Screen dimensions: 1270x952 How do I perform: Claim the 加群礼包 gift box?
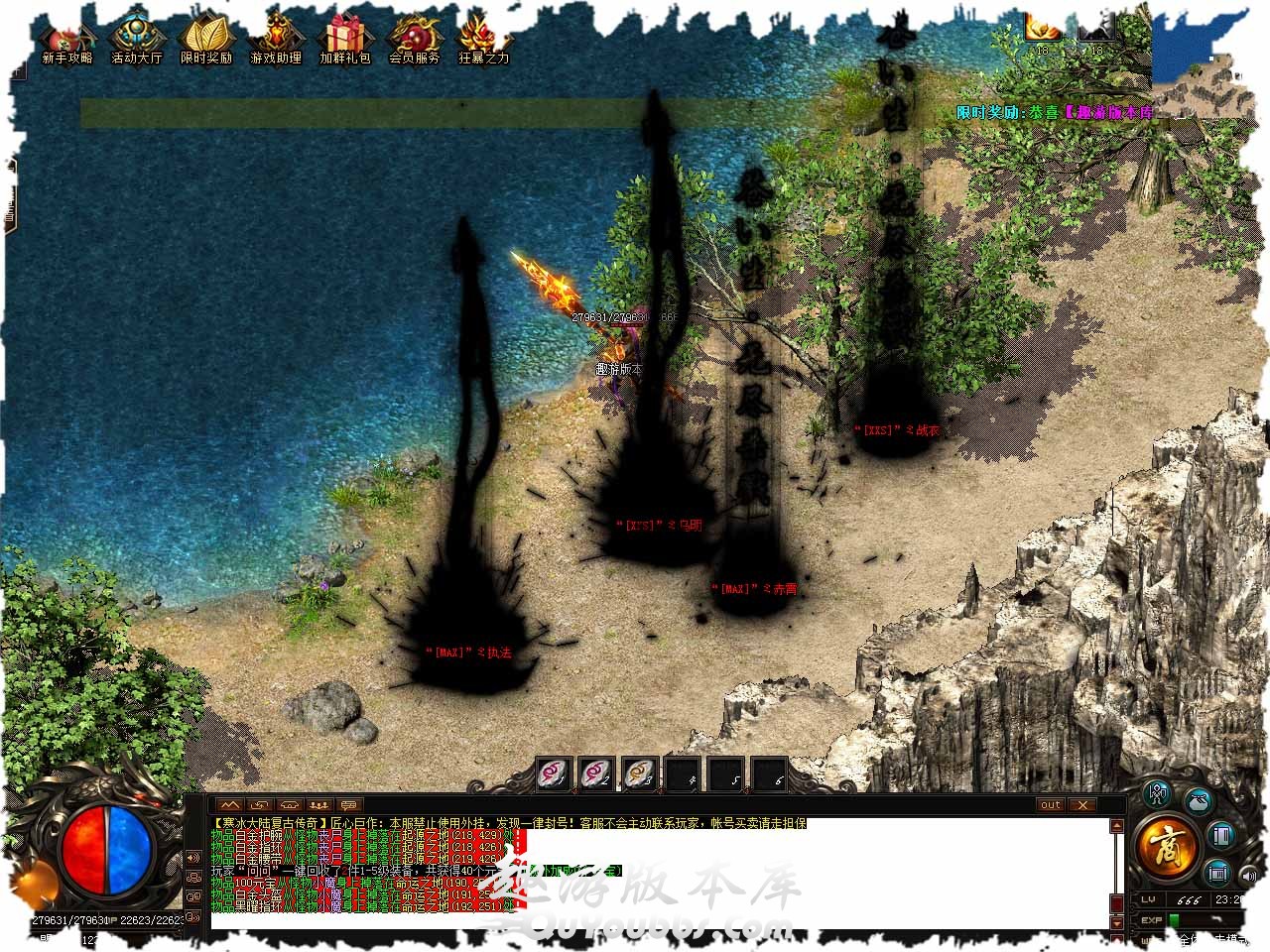(x=345, y=42)
